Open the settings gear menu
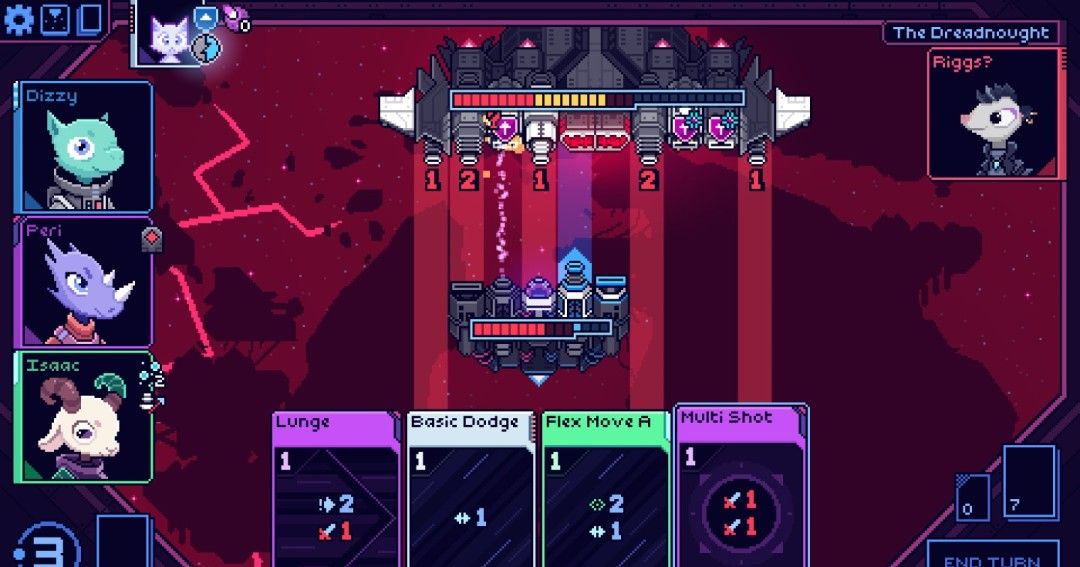The height and width of the screenshot is (567, 1080). click(19, 19)
